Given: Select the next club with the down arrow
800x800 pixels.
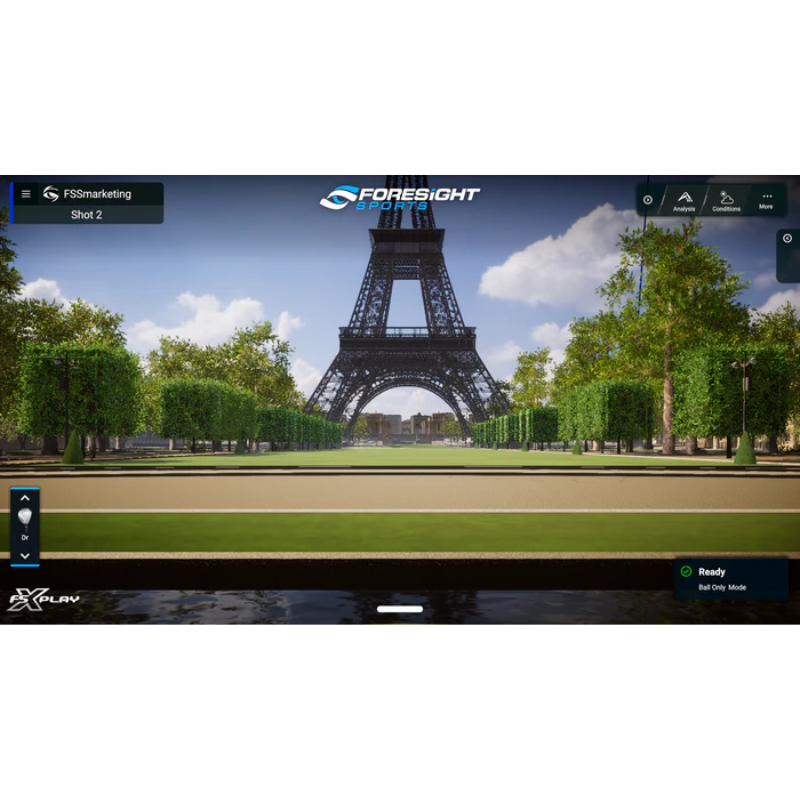Looking at the screenshot, I should (25, 556).
